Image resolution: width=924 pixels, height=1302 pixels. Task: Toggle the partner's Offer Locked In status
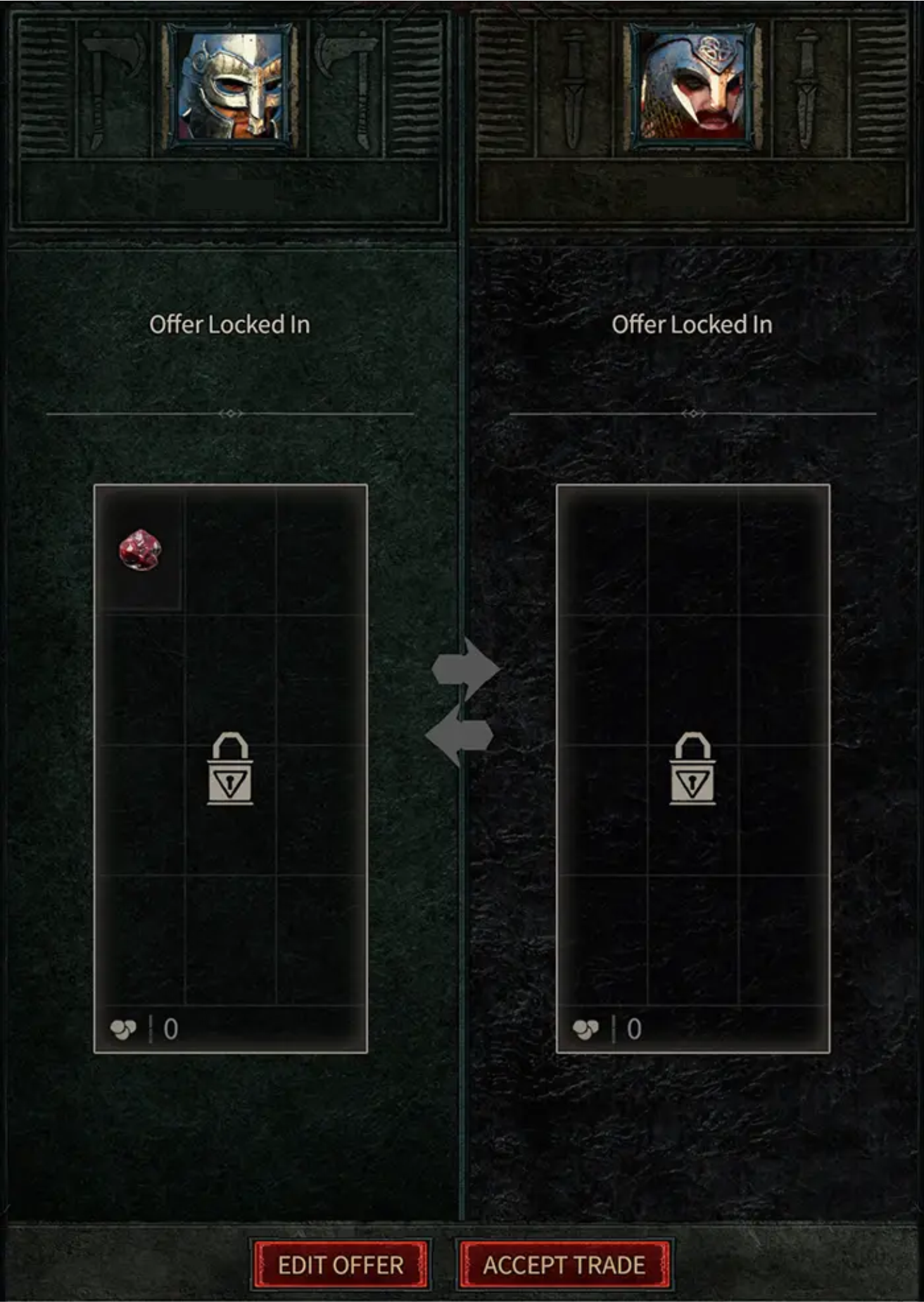pos(692,324)
